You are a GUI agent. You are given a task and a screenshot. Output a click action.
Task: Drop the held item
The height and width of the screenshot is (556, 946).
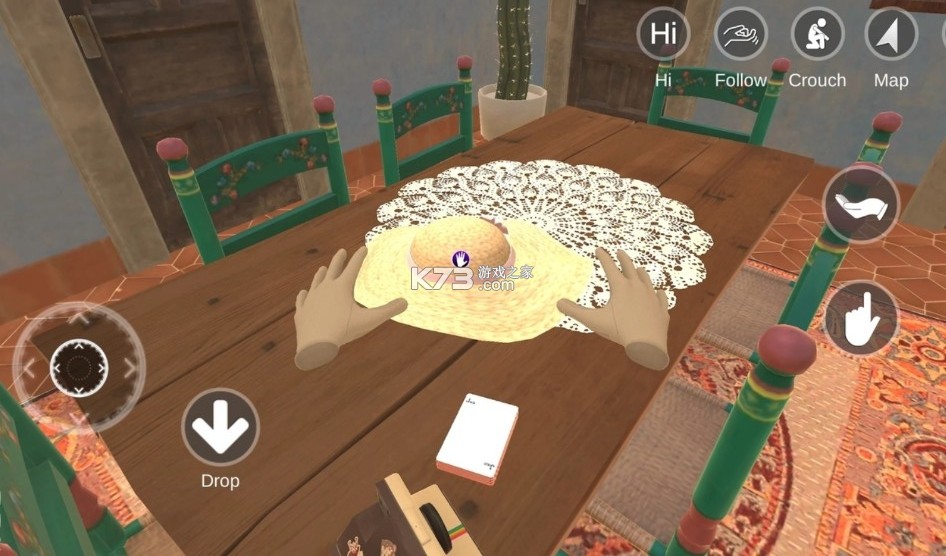click(x=220, y=427)
